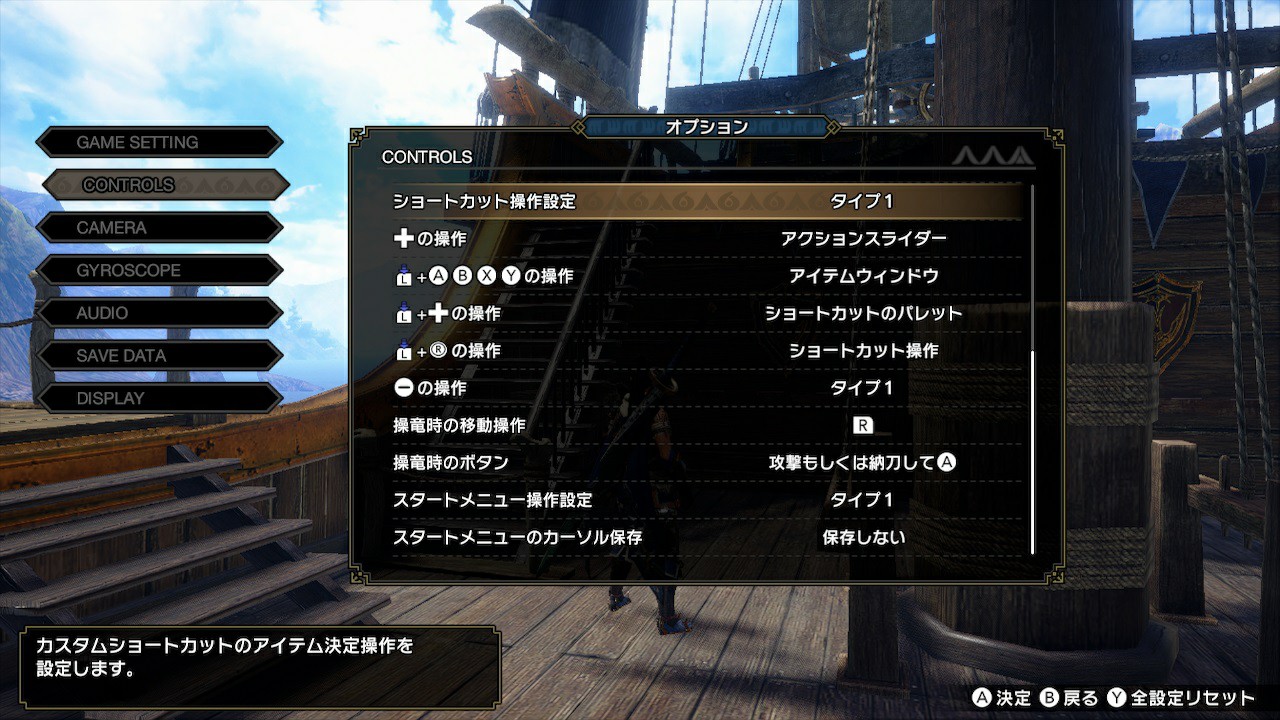
Task: Select the アイテムウィンドウ setting row
Action: [706, 276]
